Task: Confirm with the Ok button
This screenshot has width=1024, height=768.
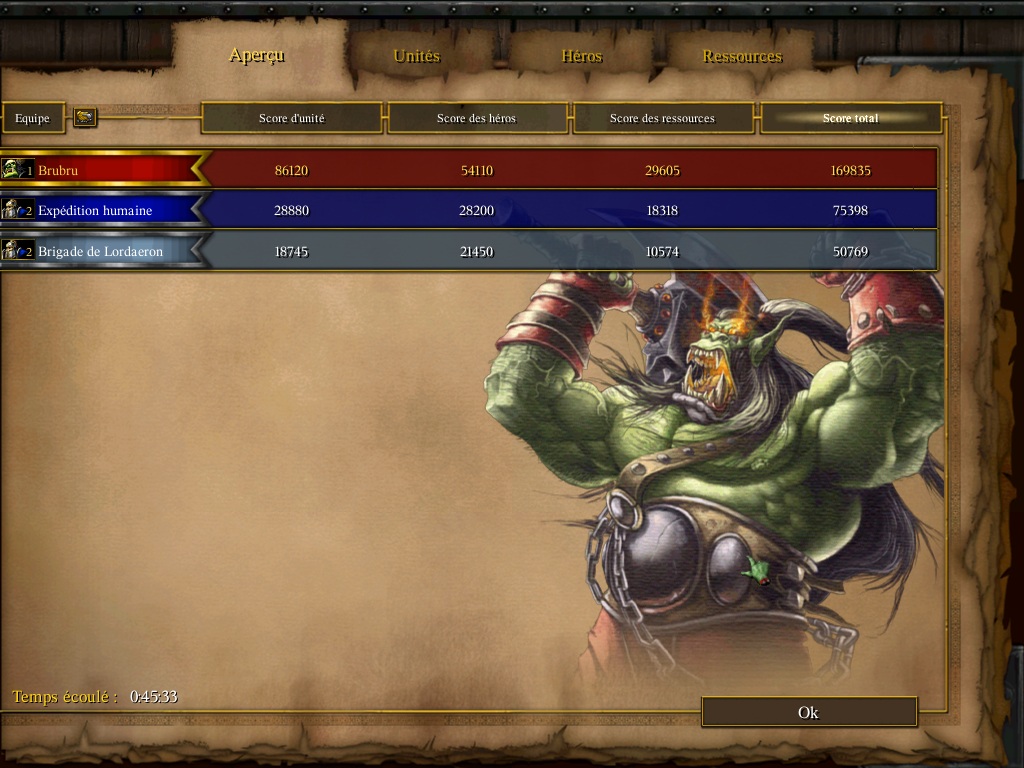Action: click(x=808, y=712)
